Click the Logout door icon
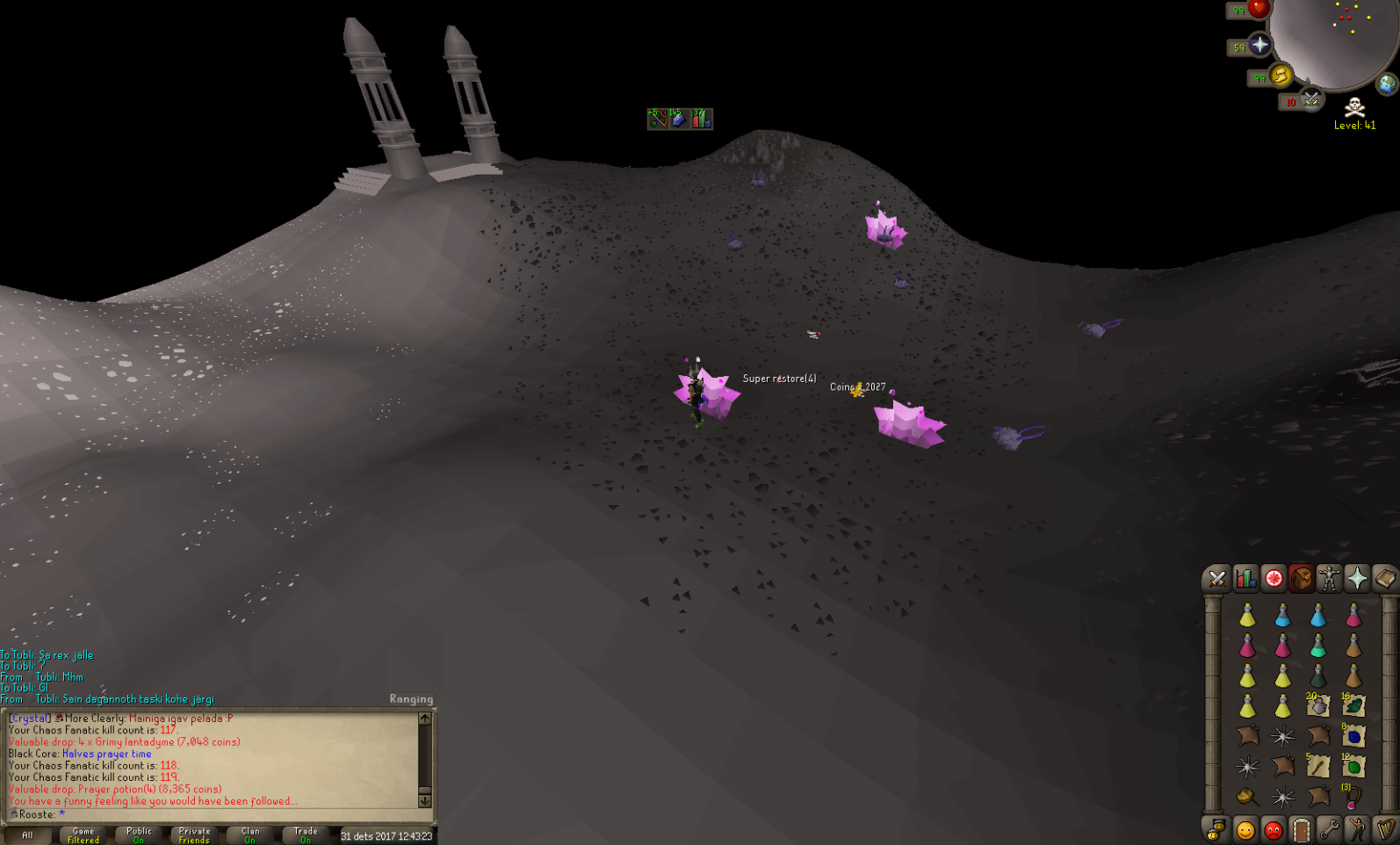Viewport: 1400px width, 845px height. [x=1301, y=829]
